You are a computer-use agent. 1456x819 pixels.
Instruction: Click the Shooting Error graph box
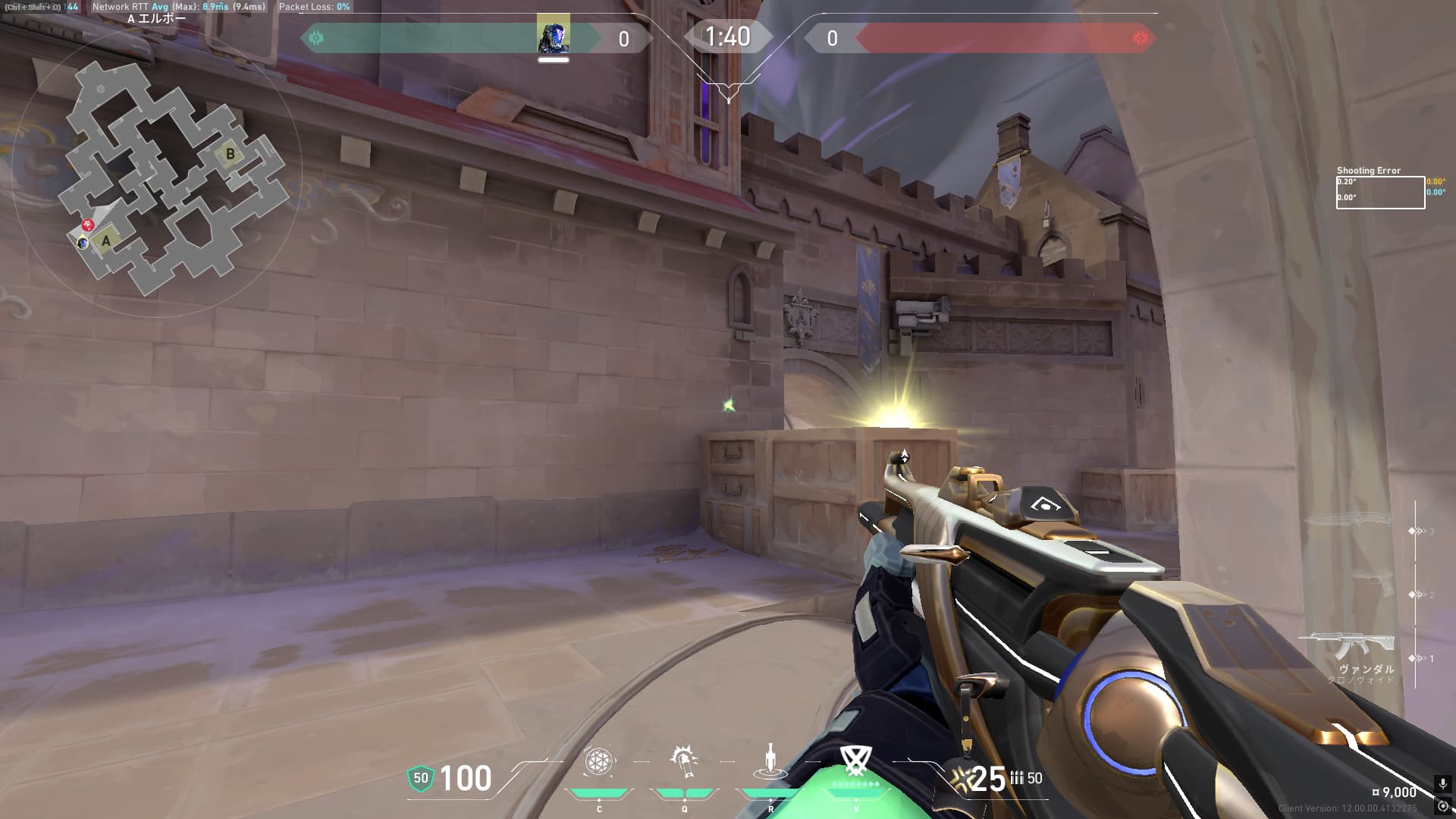[1380, 192]
